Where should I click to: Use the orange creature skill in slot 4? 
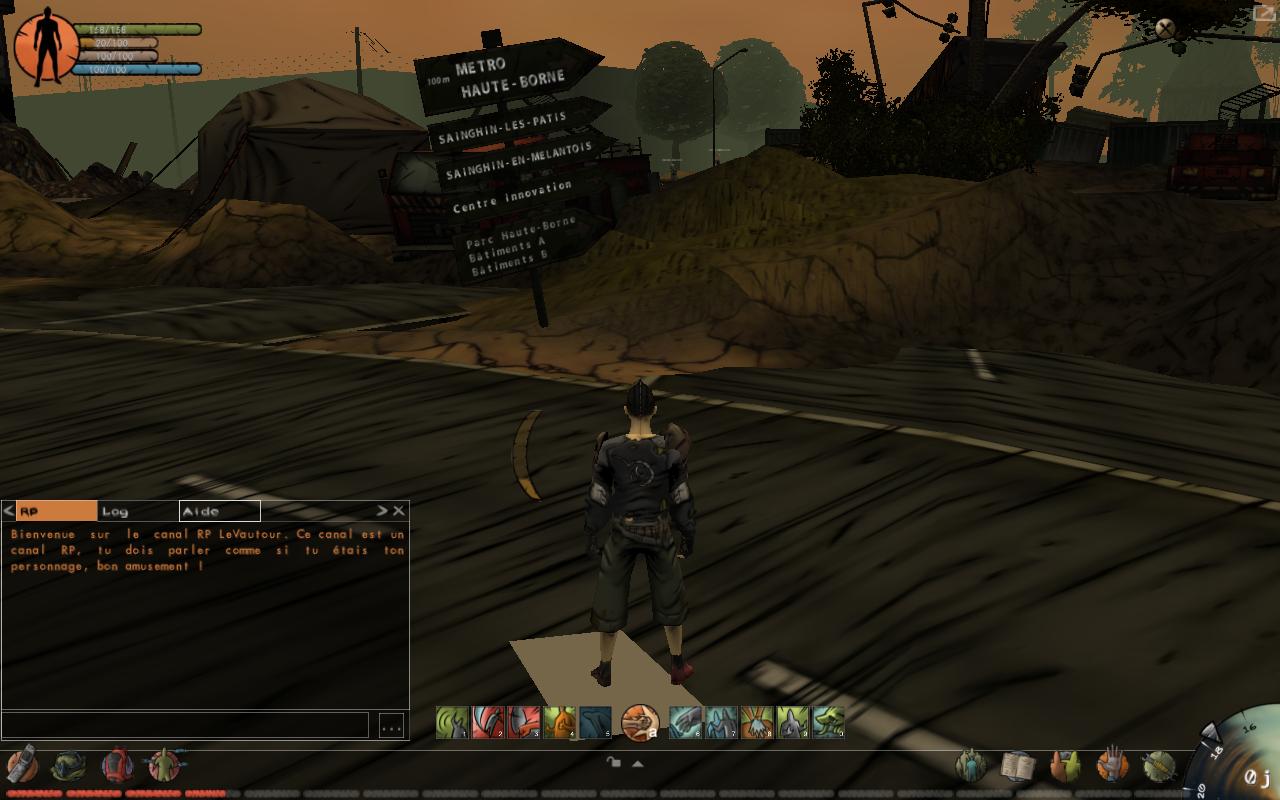click(x=559, y=722)
